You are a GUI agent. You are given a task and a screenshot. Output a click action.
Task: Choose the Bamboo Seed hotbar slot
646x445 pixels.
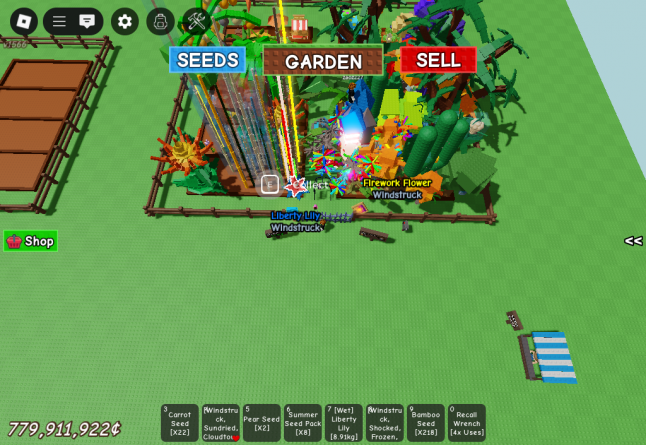426,423
